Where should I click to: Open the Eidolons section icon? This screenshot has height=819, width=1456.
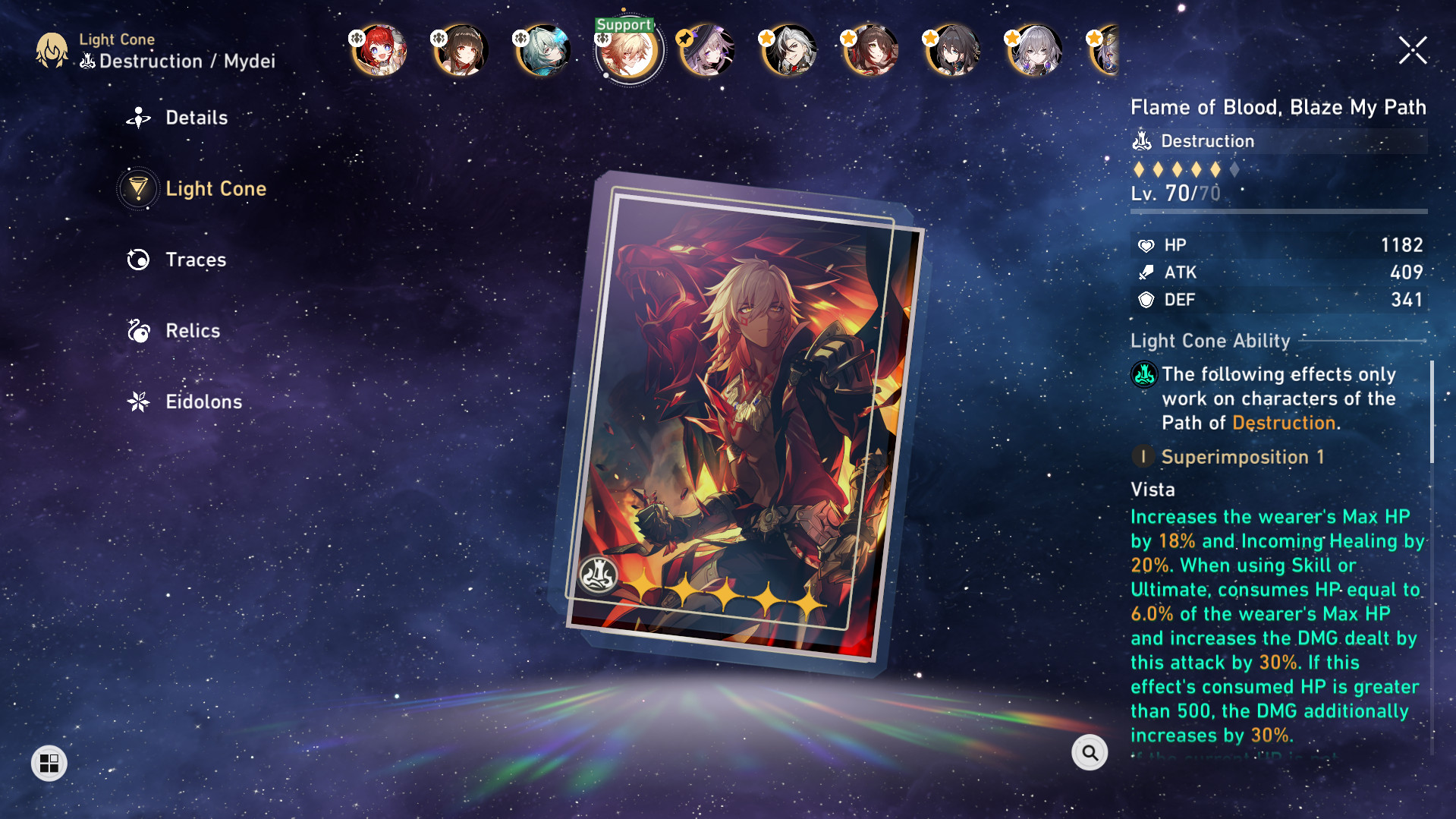pyautogui.click(x=138, y=402)
